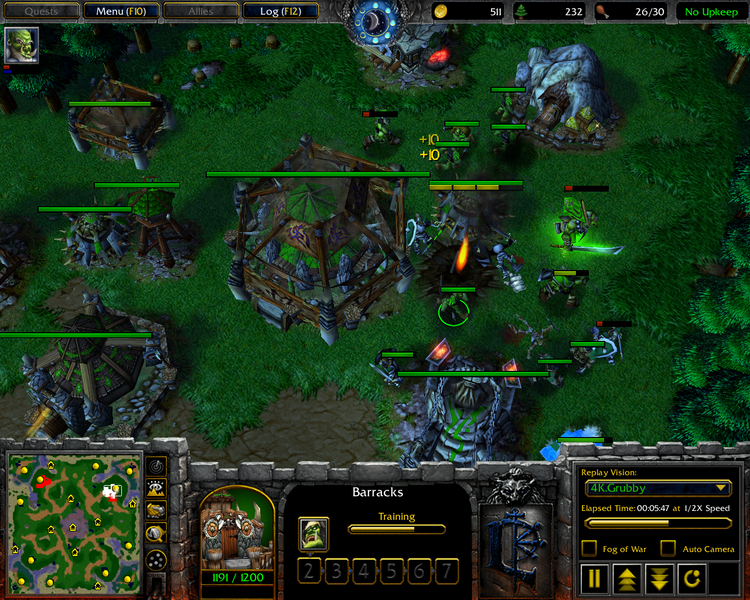This screenshot has height=600, width=750.
Task: Decrease the replay speed
Action: (658, 578)
